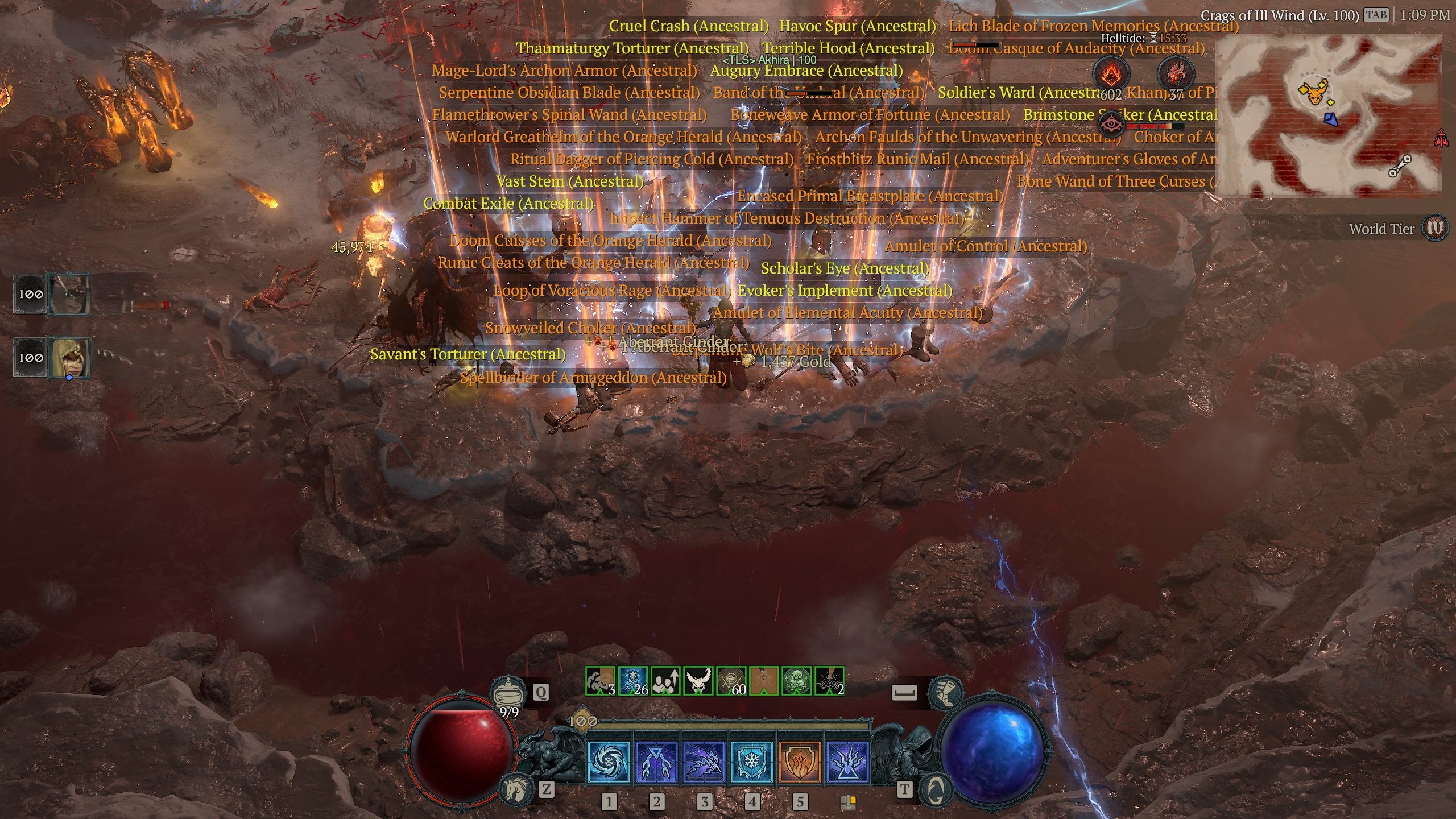Inspect the horned demon skull buff icon
1456x819 pixels.
(698, 681)
